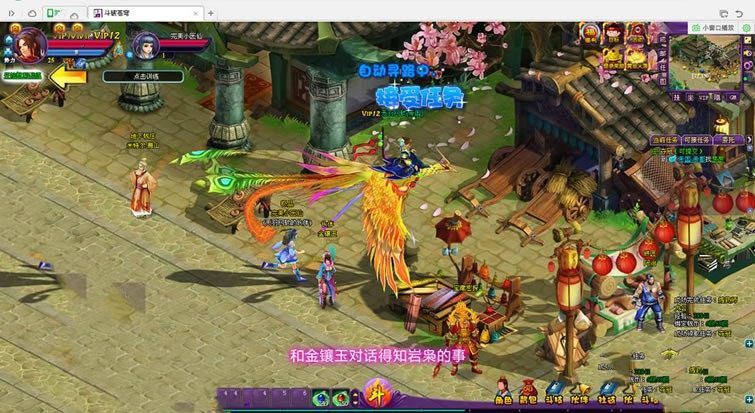Click the GM button under the minimap
This screenshot has height=413, width=755.
(x=733, y=98)
